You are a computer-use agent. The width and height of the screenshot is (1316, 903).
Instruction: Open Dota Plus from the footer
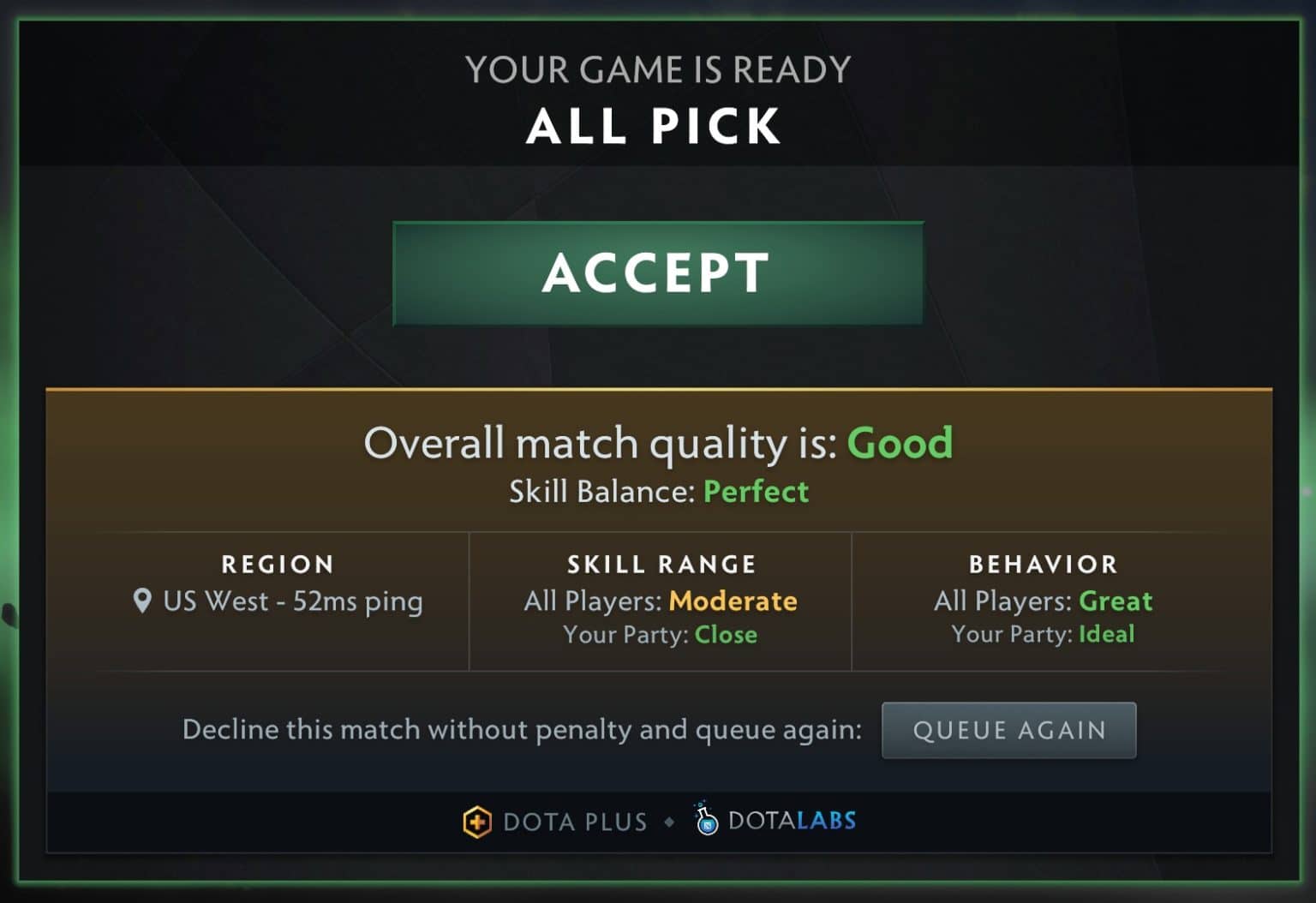(x=575, y=821)
